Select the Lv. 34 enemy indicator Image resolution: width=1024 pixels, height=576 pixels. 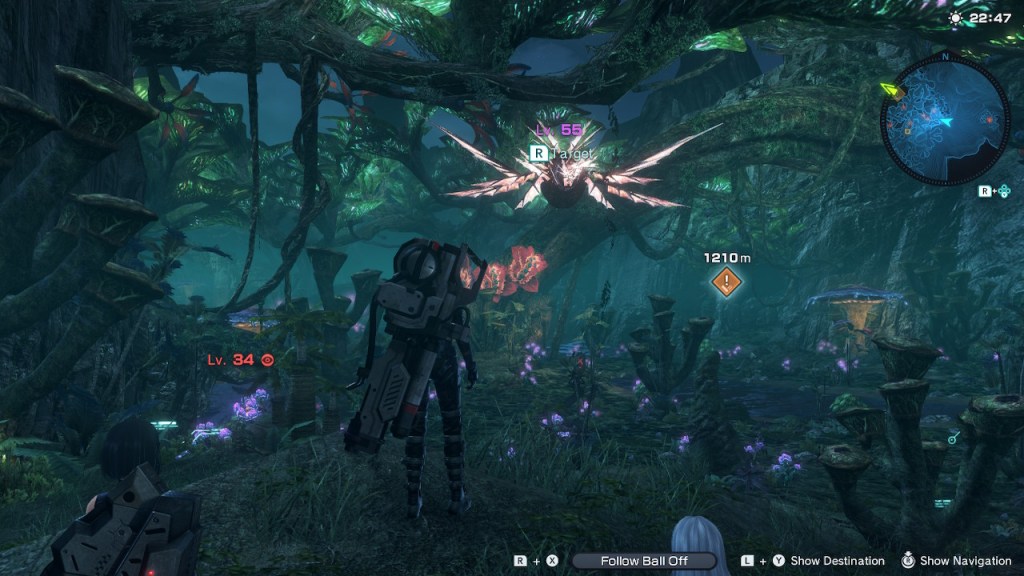240,359
